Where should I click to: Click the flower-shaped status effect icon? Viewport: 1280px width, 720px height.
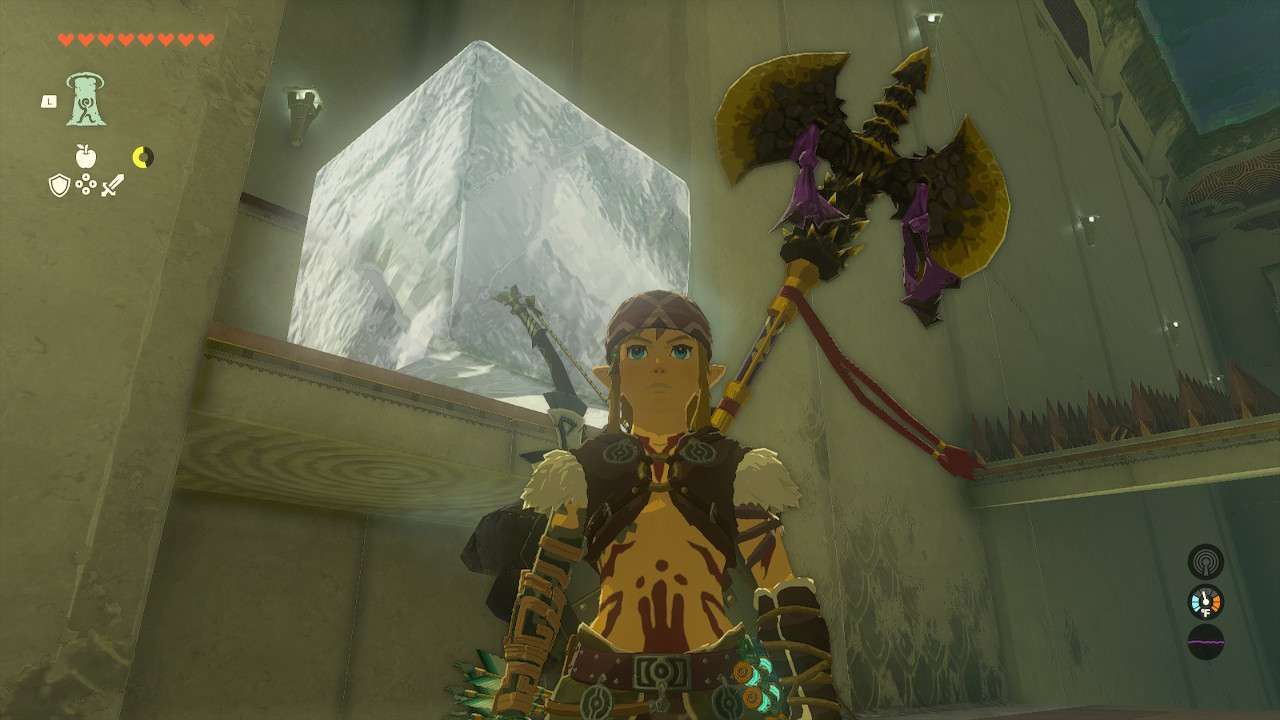point(86,186)
